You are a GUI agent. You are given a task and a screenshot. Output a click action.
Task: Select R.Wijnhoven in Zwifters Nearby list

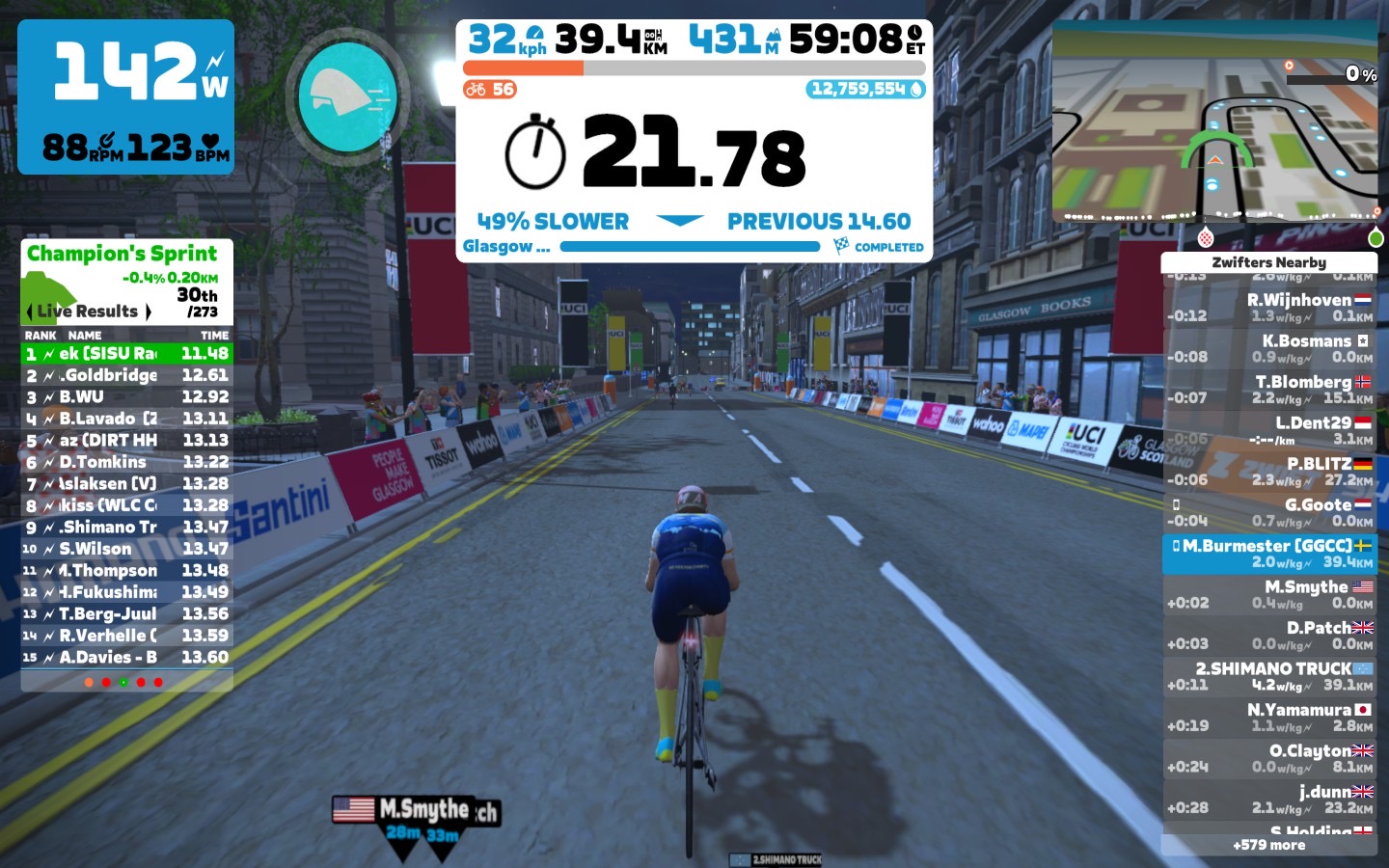pos(1269,308)
